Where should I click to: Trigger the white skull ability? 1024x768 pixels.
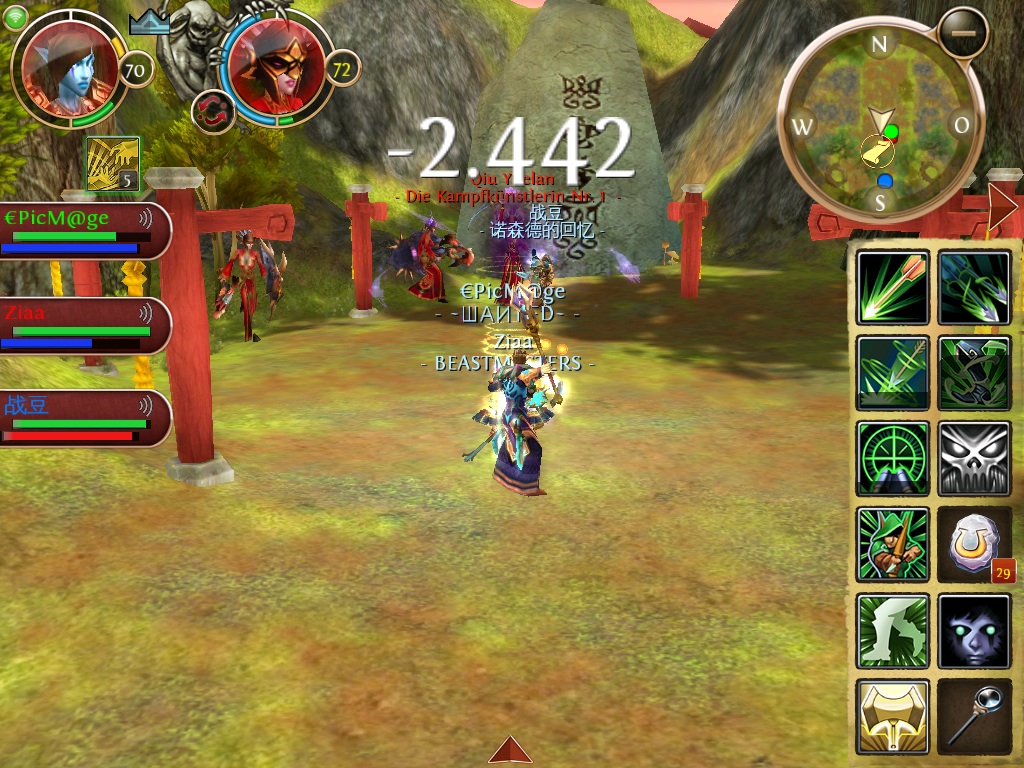coord(974,459)
